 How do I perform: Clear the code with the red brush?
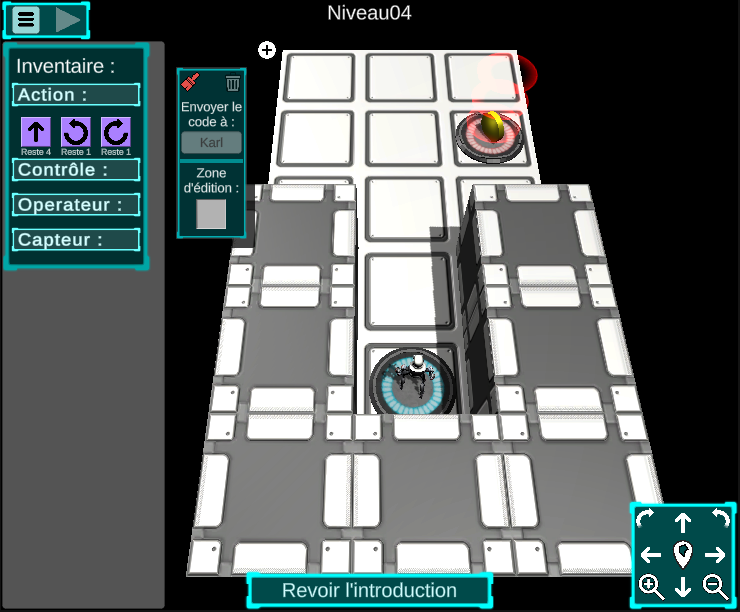pos(191,82)
